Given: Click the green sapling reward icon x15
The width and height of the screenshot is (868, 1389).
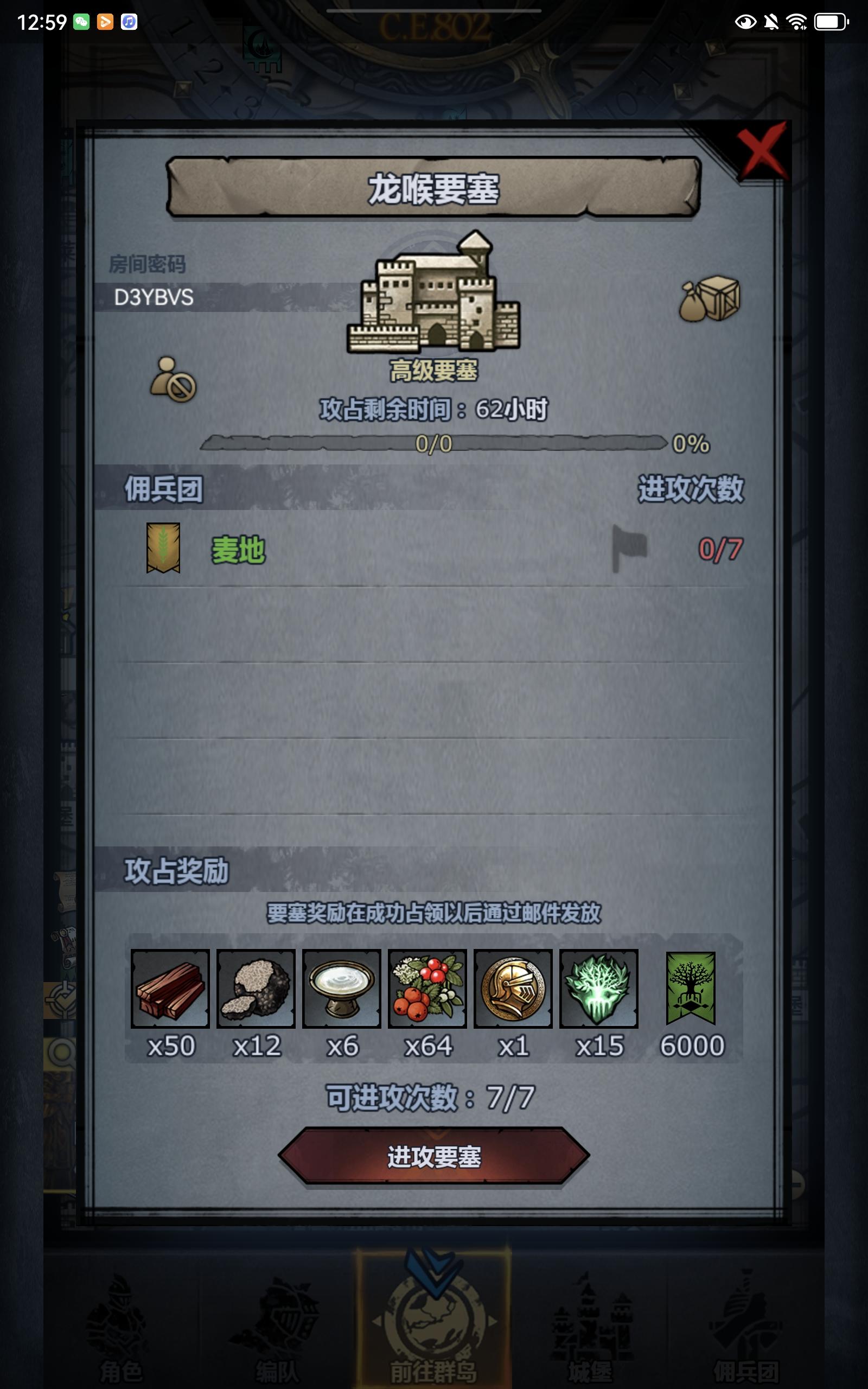Looking at the screenshot, I should pyautogui.click(x=599, y=990).
